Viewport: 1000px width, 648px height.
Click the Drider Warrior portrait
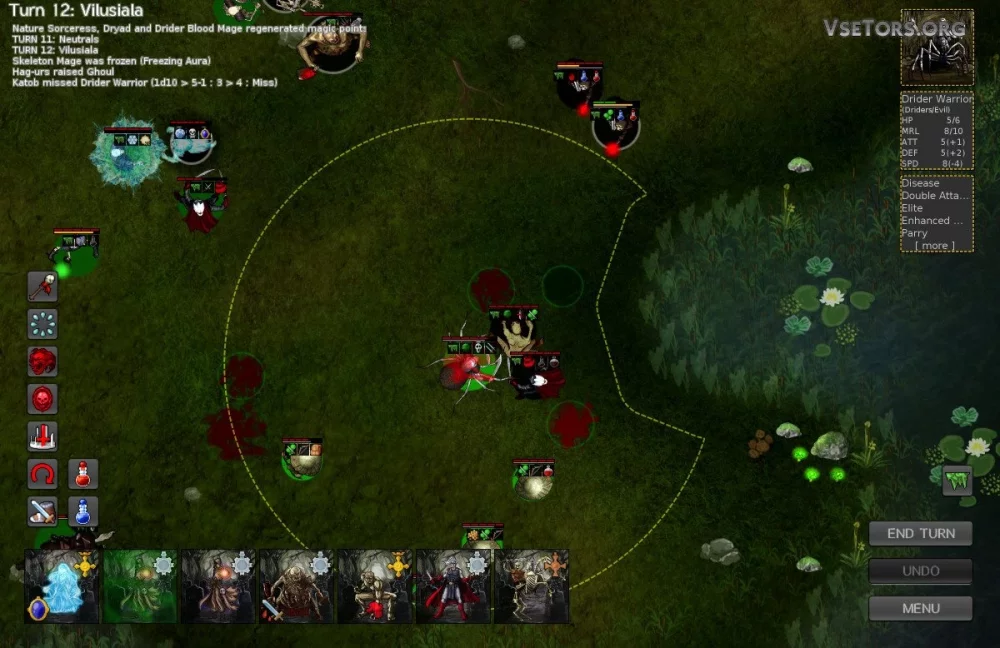(936, 48)
